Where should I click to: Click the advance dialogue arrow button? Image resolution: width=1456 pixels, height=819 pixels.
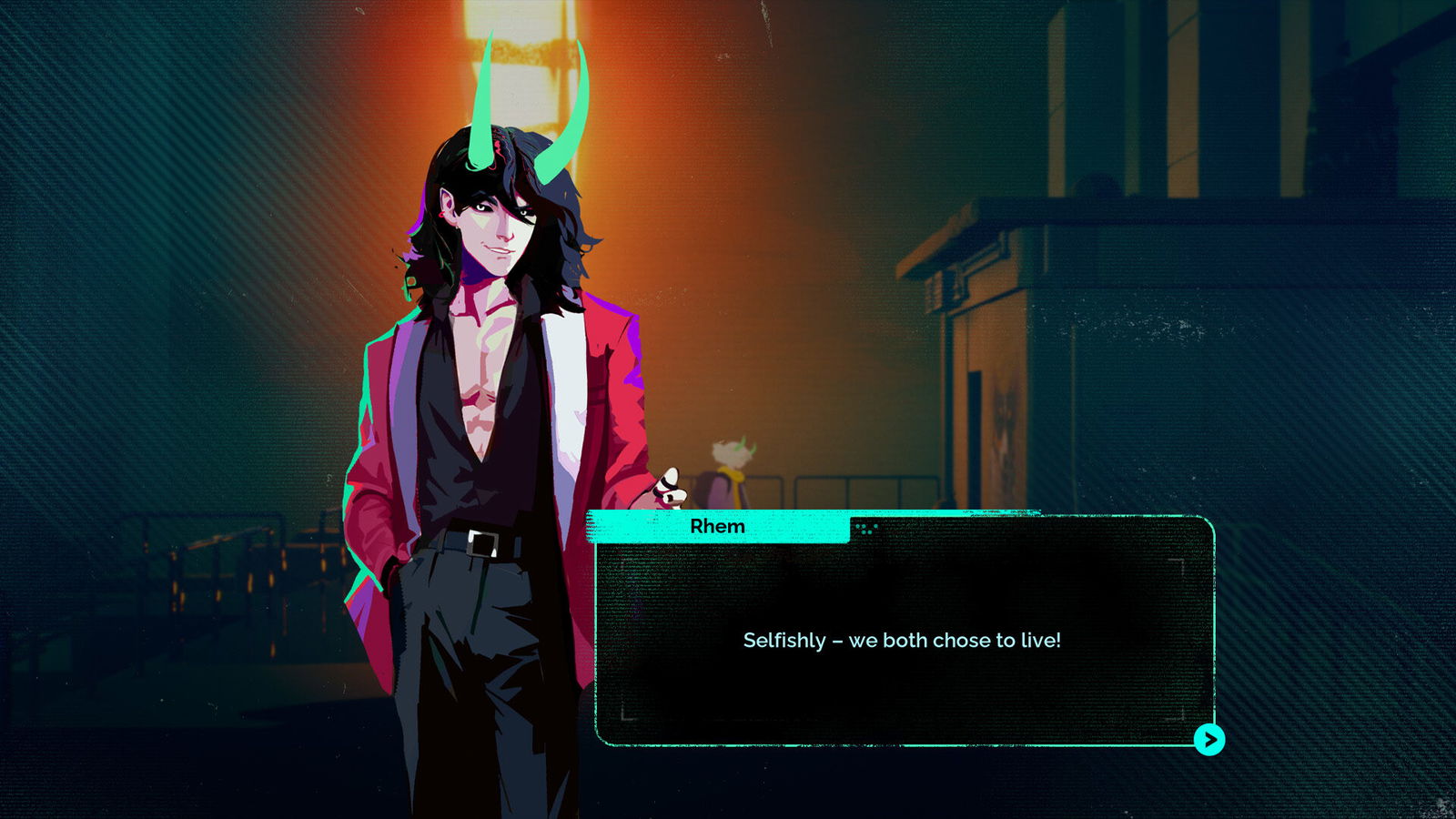pyautogui.click(x=1209, y=742)
